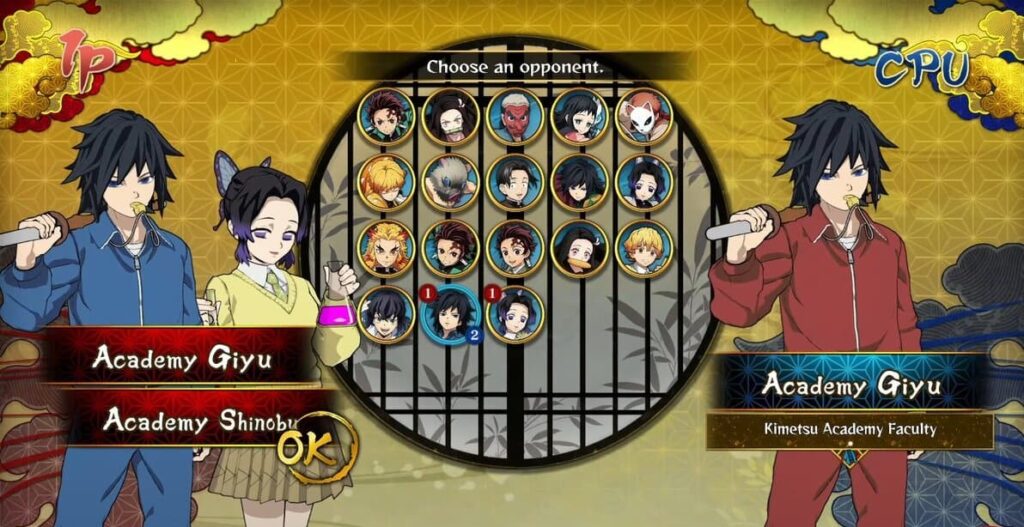Select the Murata portrait
Image resolution: width=1024 pixels, height=527 pixels.
point(515,182)
